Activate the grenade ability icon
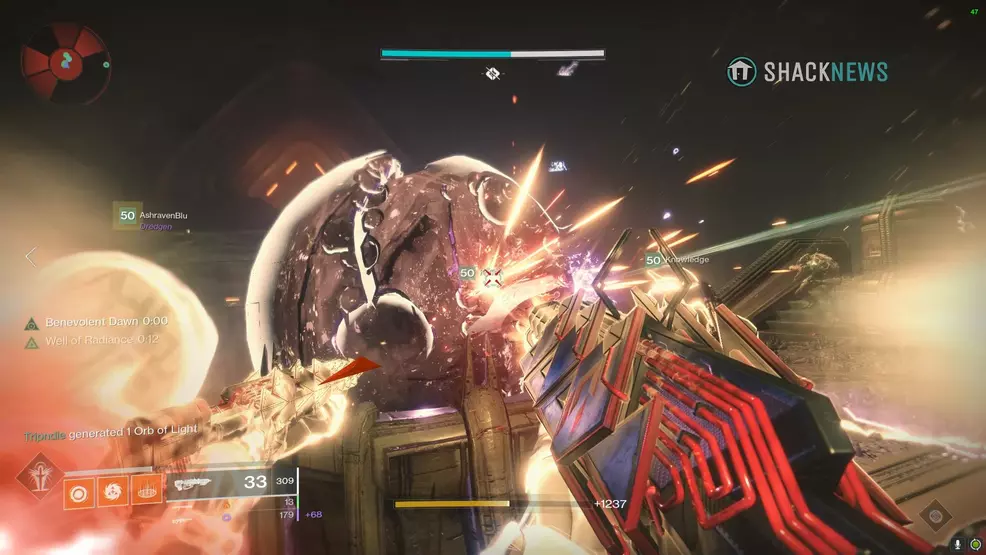The height and width of the screenshot is (555, 986). tap(80, 492)
